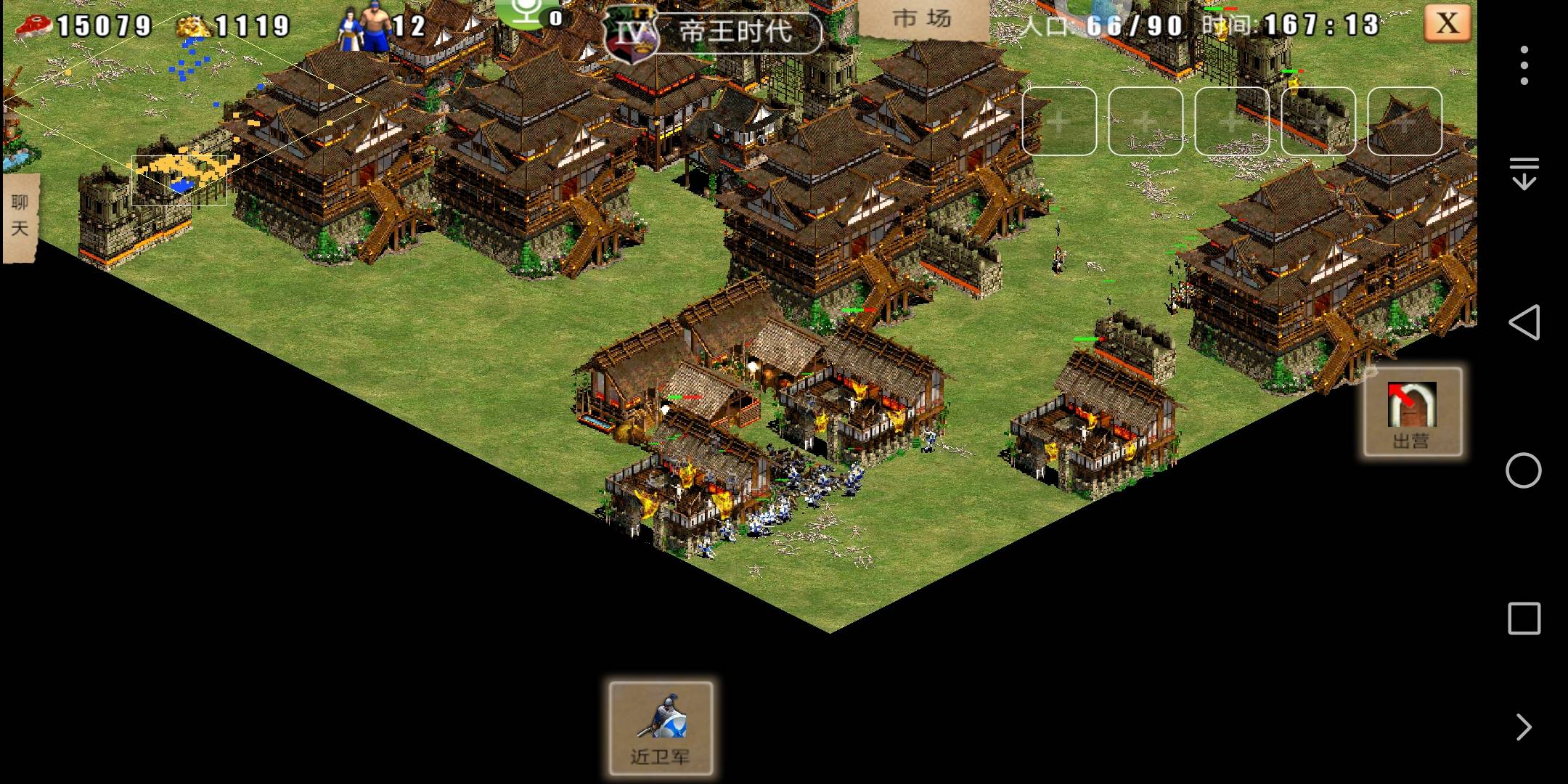Screen dimensions: 1568x784
Task: Tap the Android home circle button
Action: pos(1523,470)
